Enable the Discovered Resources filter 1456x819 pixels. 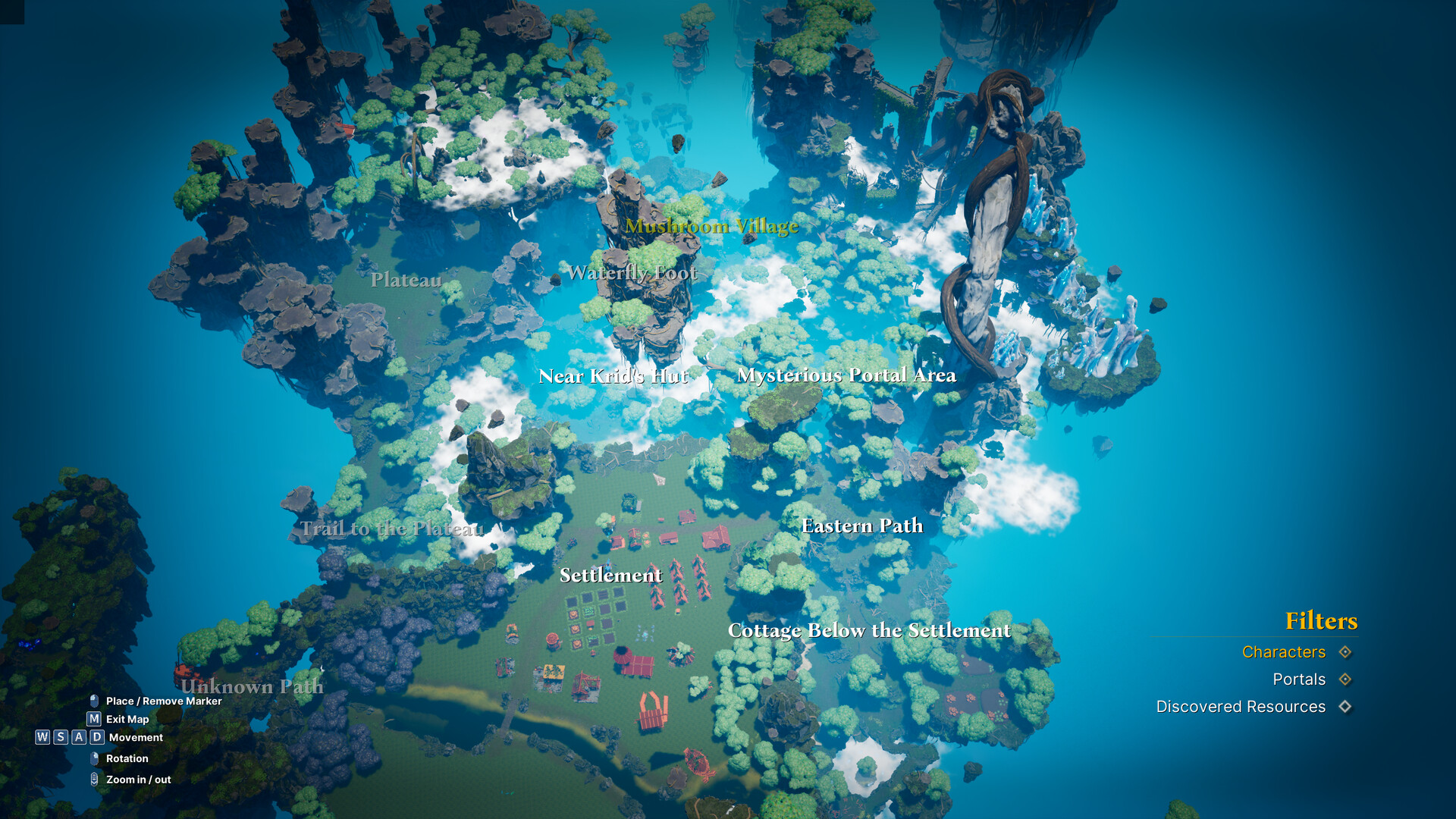coord(1346,707)
